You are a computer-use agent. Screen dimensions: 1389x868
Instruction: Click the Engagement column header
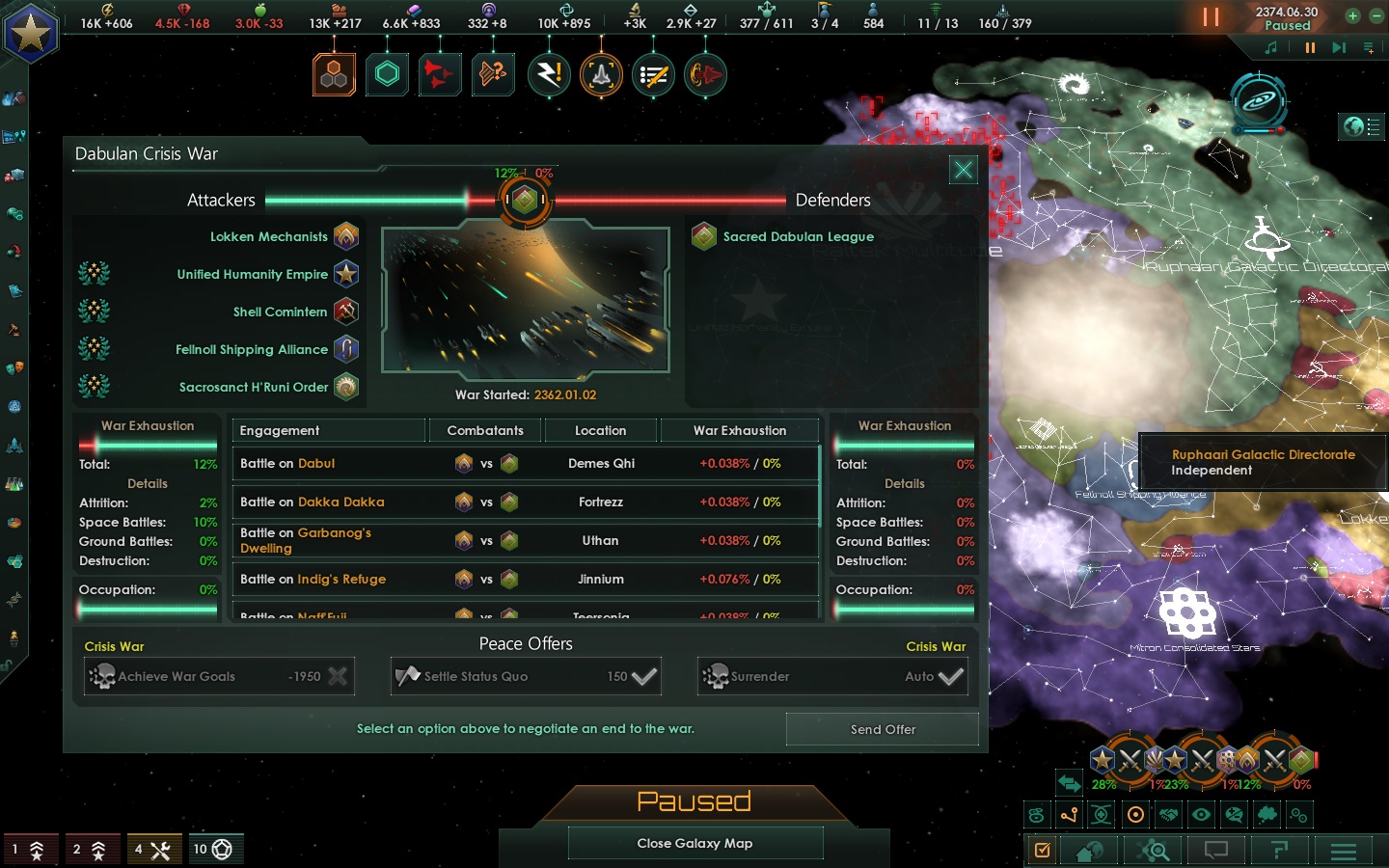pos(280,430)
